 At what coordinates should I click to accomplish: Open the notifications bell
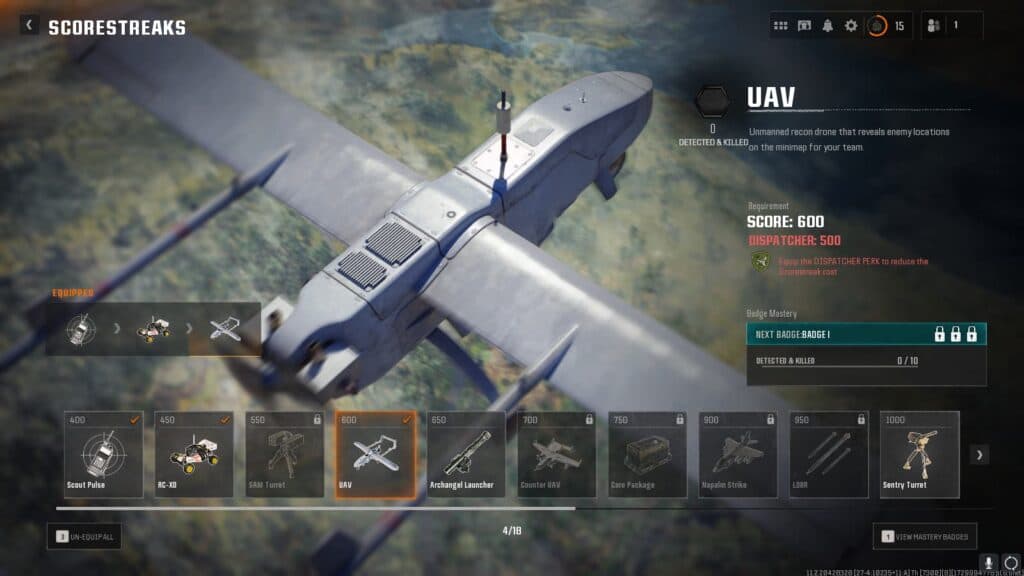click(x=828, y=26)
